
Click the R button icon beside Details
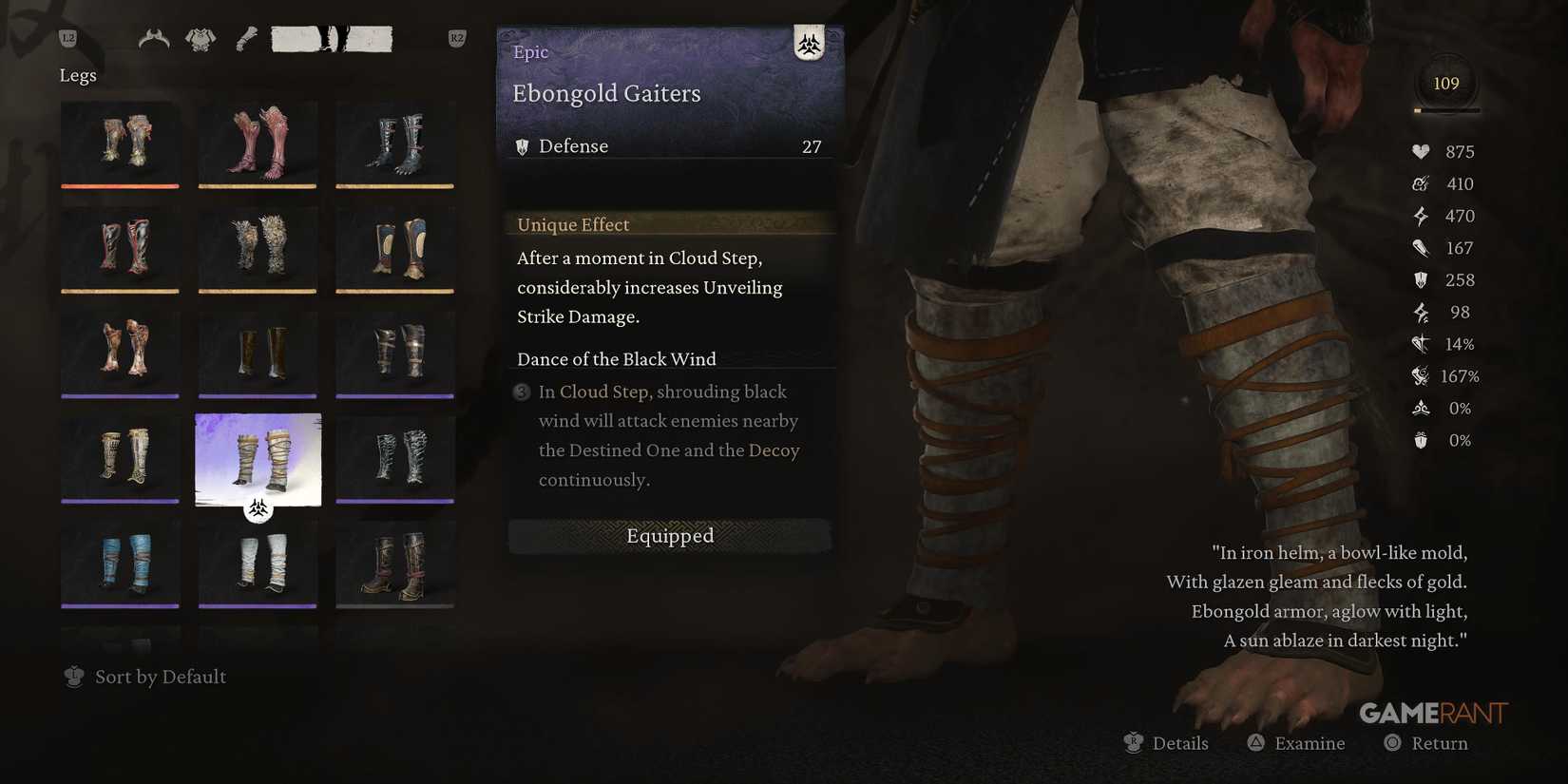point(1133,742)
